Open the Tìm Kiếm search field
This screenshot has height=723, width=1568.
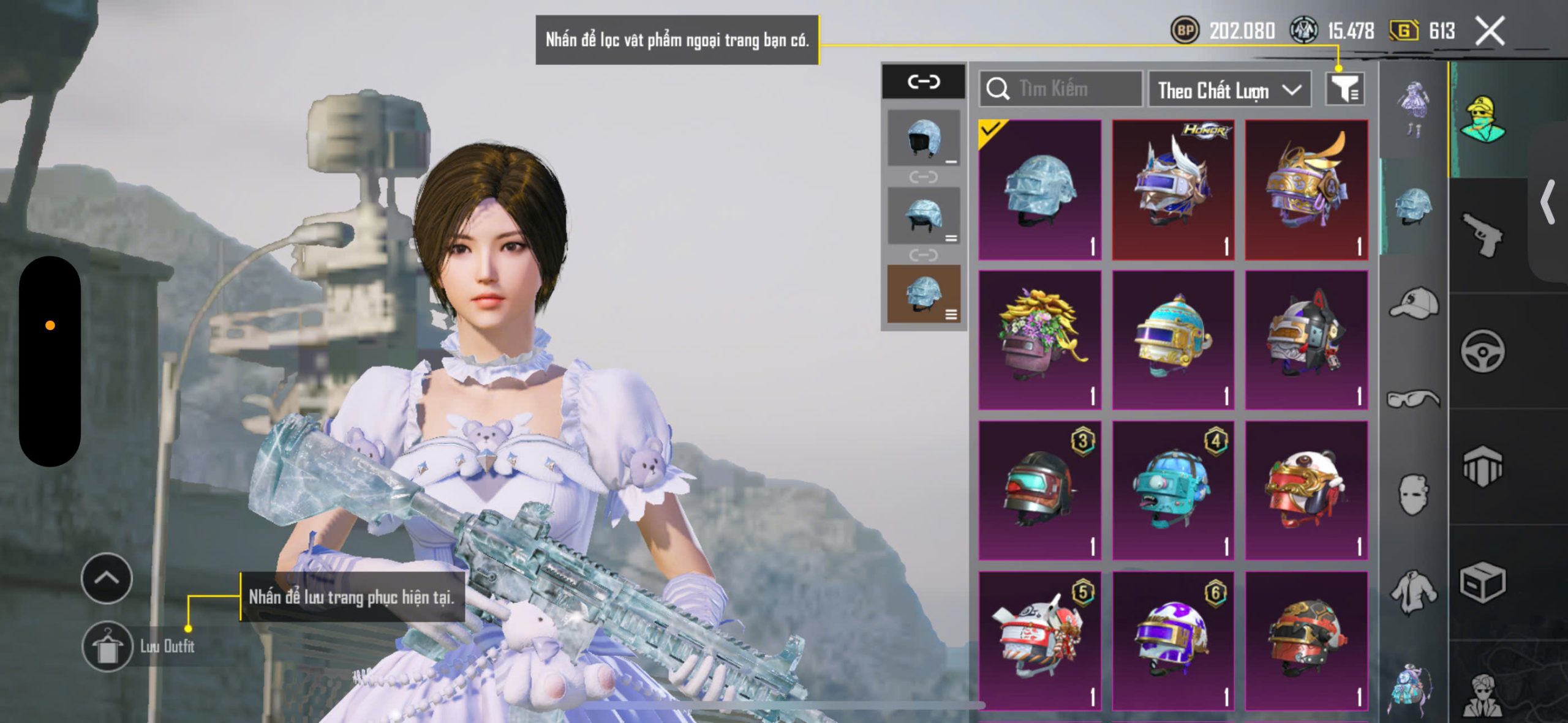pyautogui.click(x=1061, y=89)
